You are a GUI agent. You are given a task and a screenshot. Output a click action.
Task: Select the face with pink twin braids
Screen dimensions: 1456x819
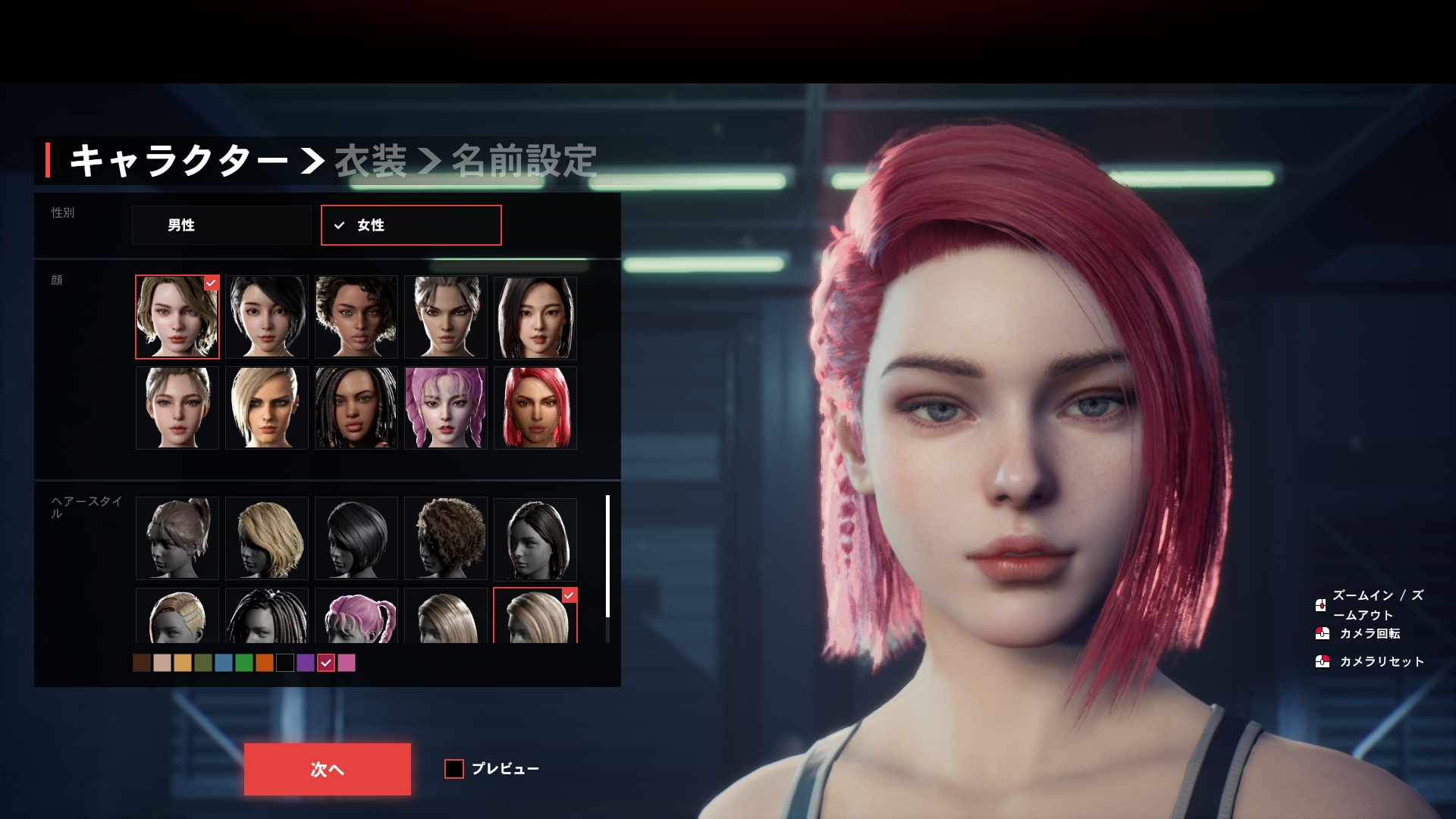click(x=445, y=408)
